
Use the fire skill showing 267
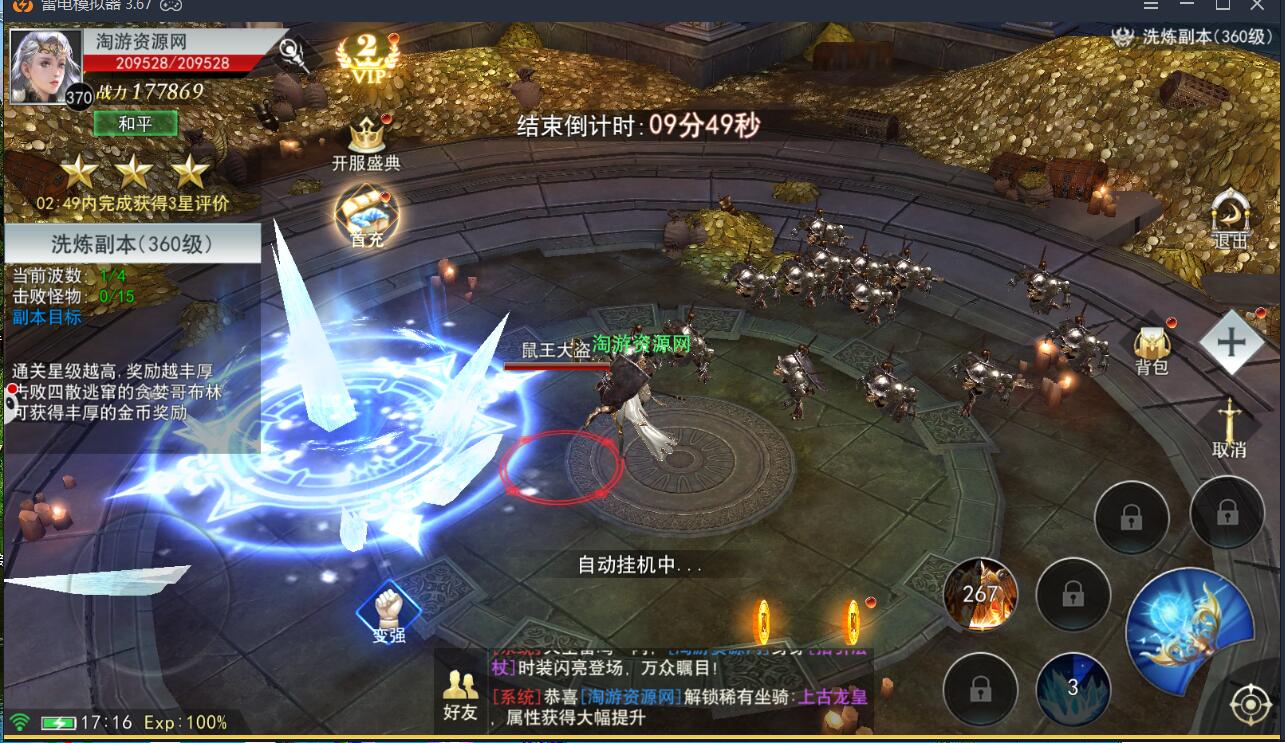980,595
